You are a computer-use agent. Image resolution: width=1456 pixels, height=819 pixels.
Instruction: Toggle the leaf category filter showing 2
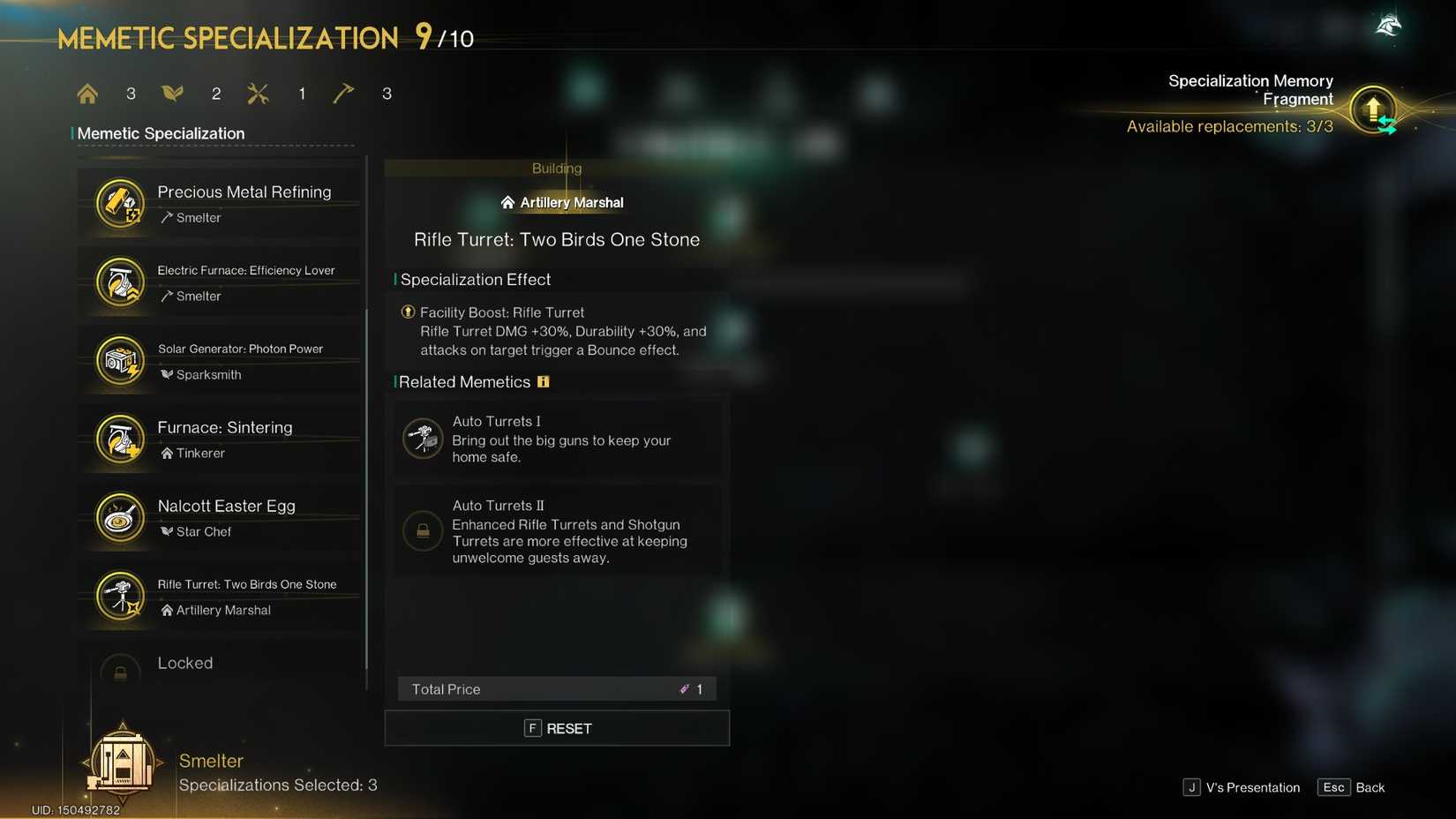coord(172,93)
